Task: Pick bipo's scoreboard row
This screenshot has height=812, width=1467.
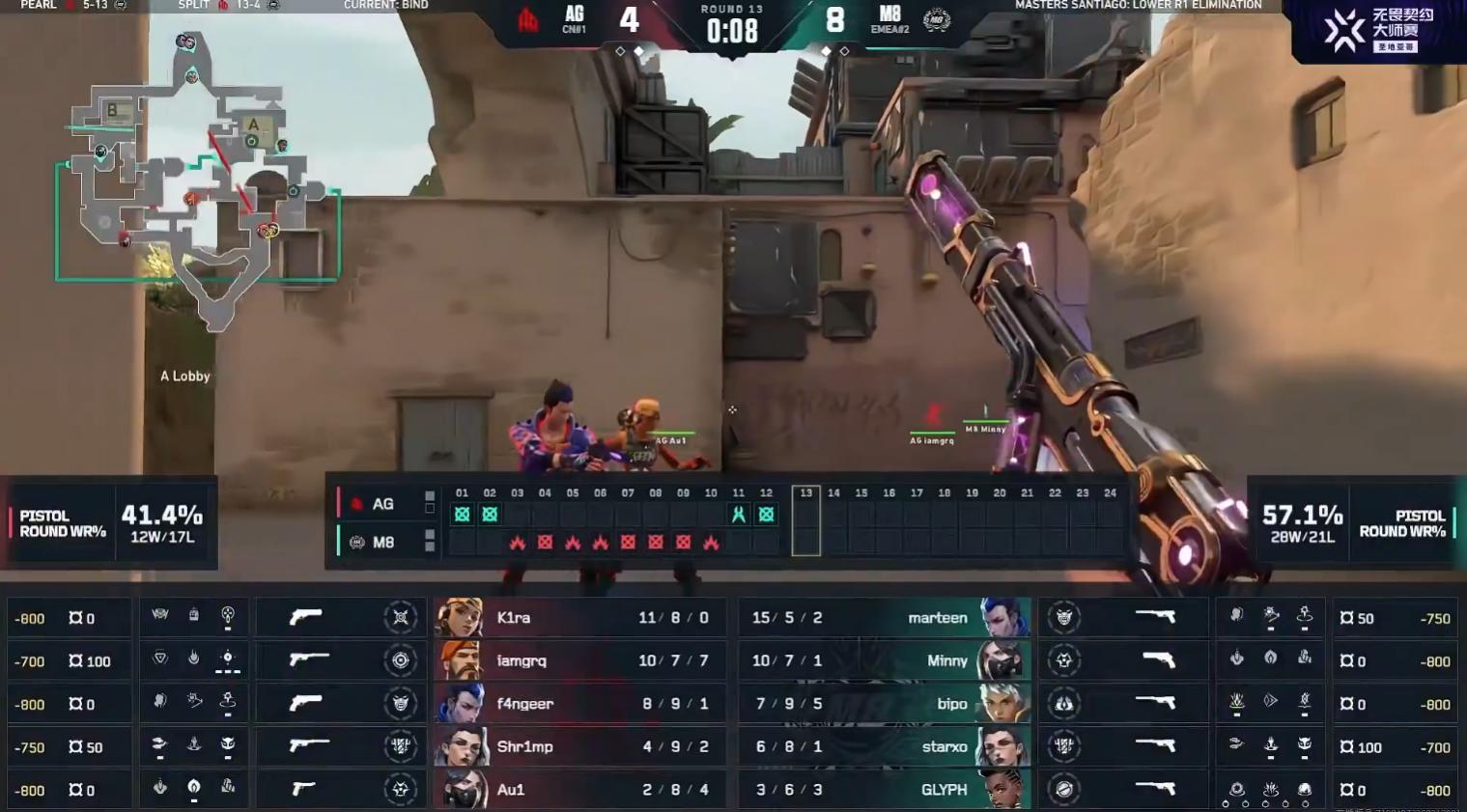Action: (x=884, y=704)
